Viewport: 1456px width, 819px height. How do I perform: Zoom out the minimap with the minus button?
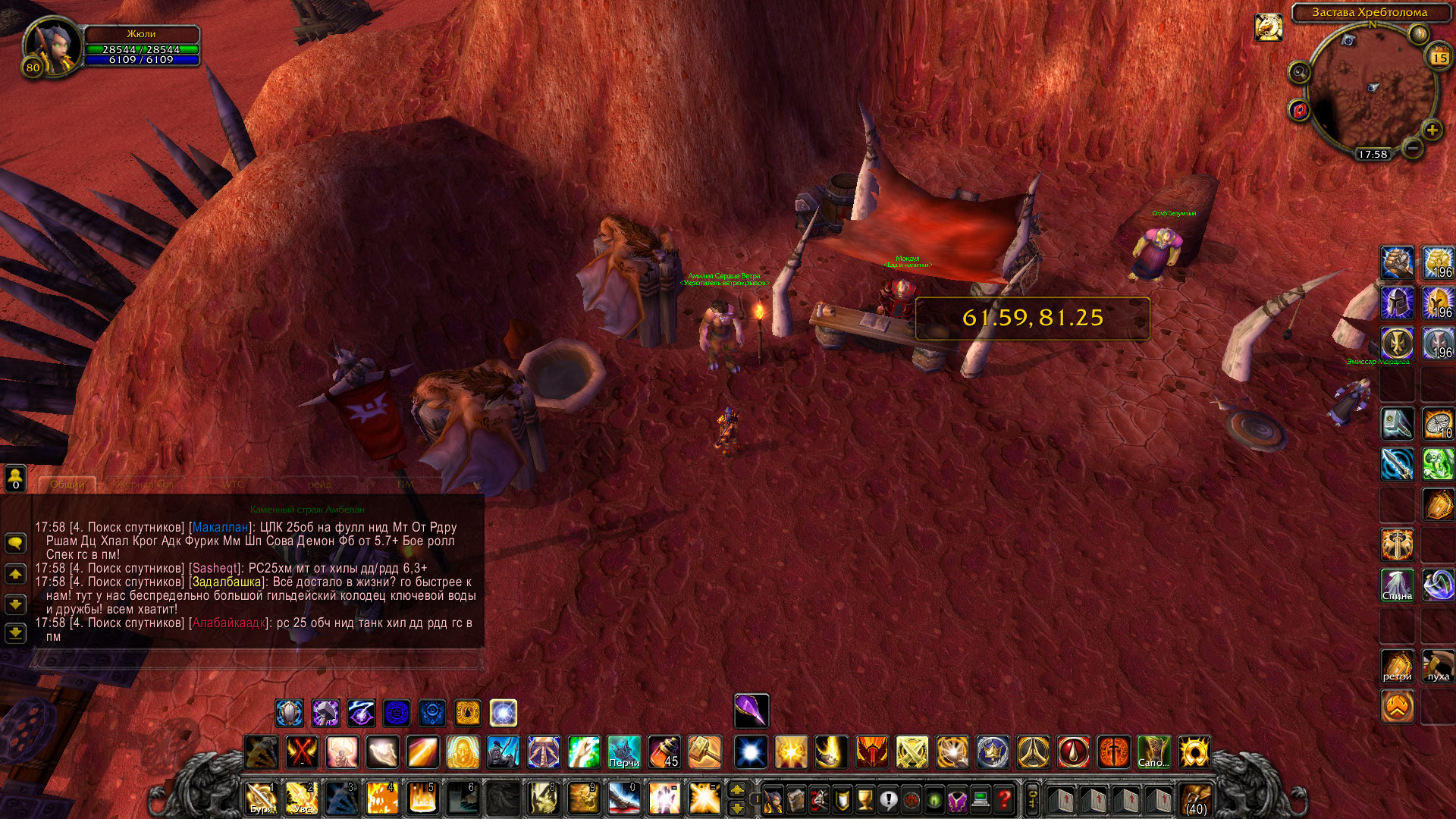[1411, 148]
